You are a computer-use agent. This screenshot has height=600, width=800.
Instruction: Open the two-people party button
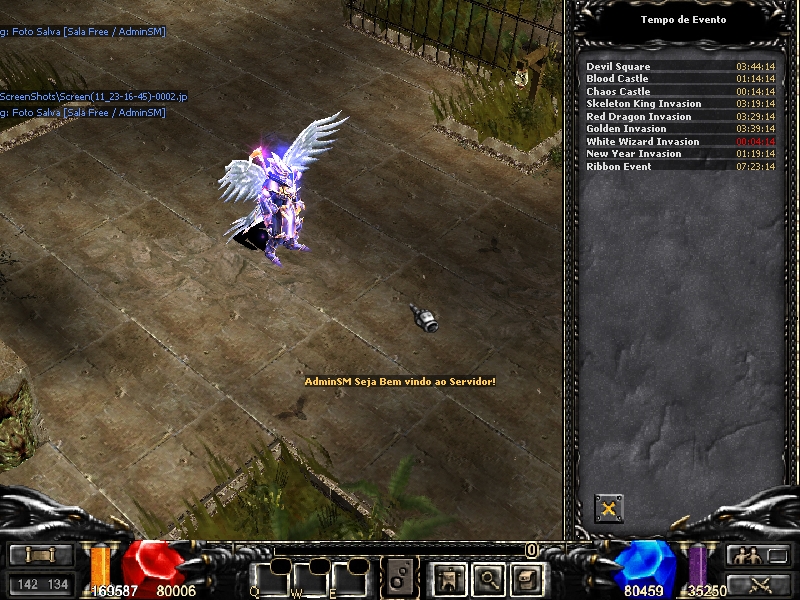(759, 555)
